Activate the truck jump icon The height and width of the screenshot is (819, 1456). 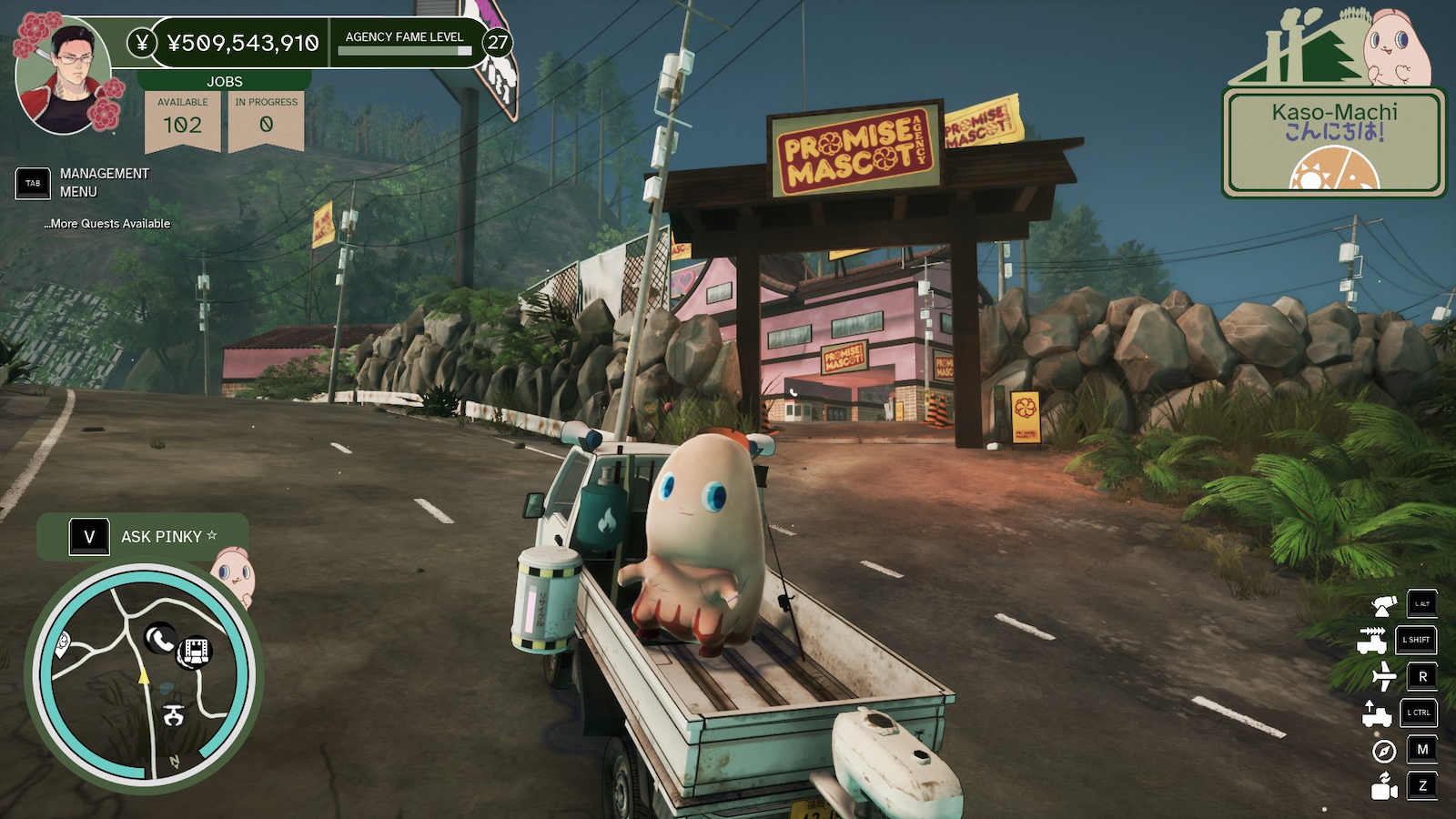pyautogui.click(x=1376, y=713)
